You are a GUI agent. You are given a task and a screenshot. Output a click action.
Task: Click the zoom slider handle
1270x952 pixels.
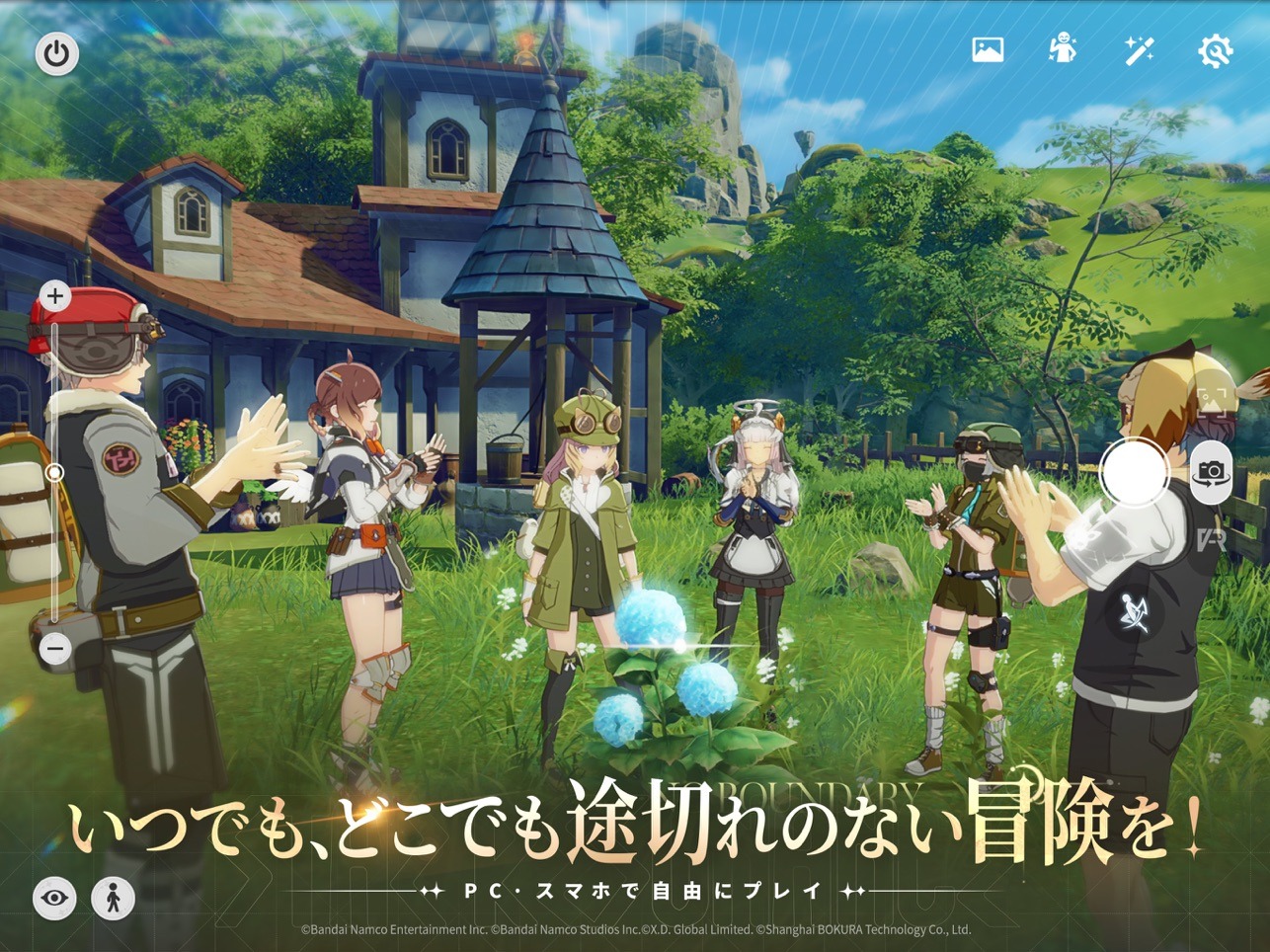pos(53,472)
